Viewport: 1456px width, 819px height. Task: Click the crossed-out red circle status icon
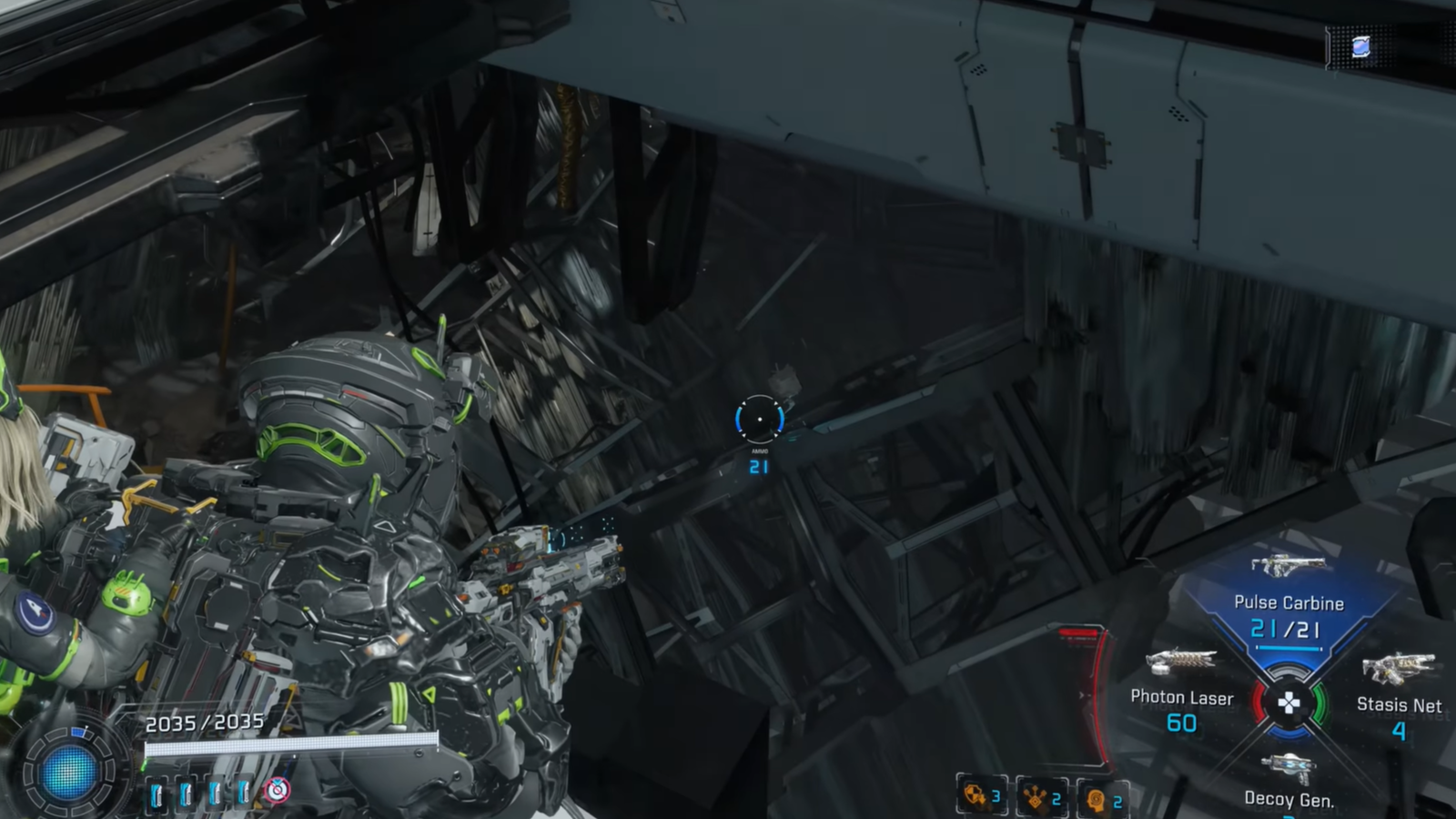(x=278, y=790)
